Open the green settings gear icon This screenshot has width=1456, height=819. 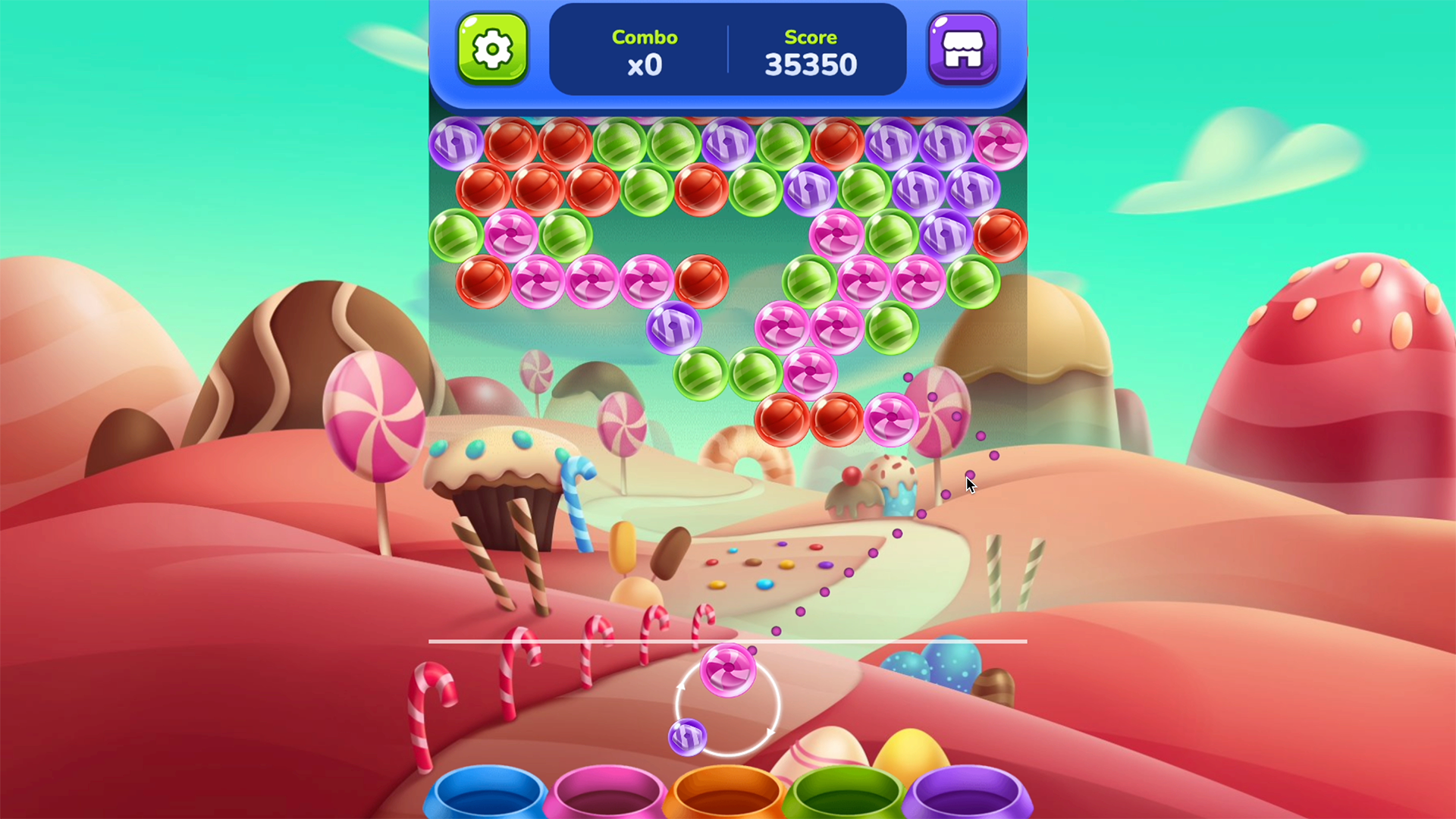point(493,49)
